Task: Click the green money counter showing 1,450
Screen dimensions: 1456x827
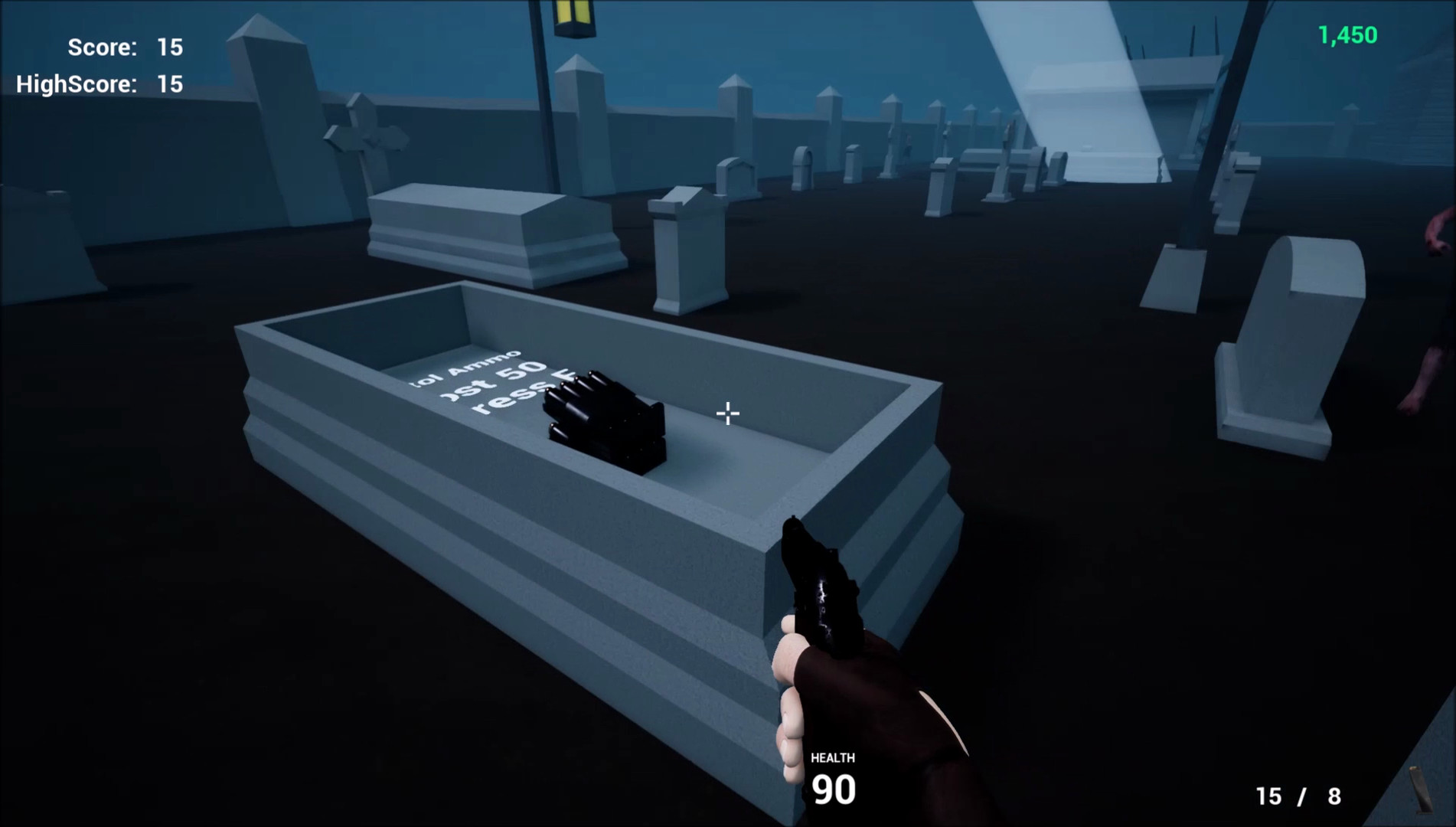Action: pos(1347,34)
